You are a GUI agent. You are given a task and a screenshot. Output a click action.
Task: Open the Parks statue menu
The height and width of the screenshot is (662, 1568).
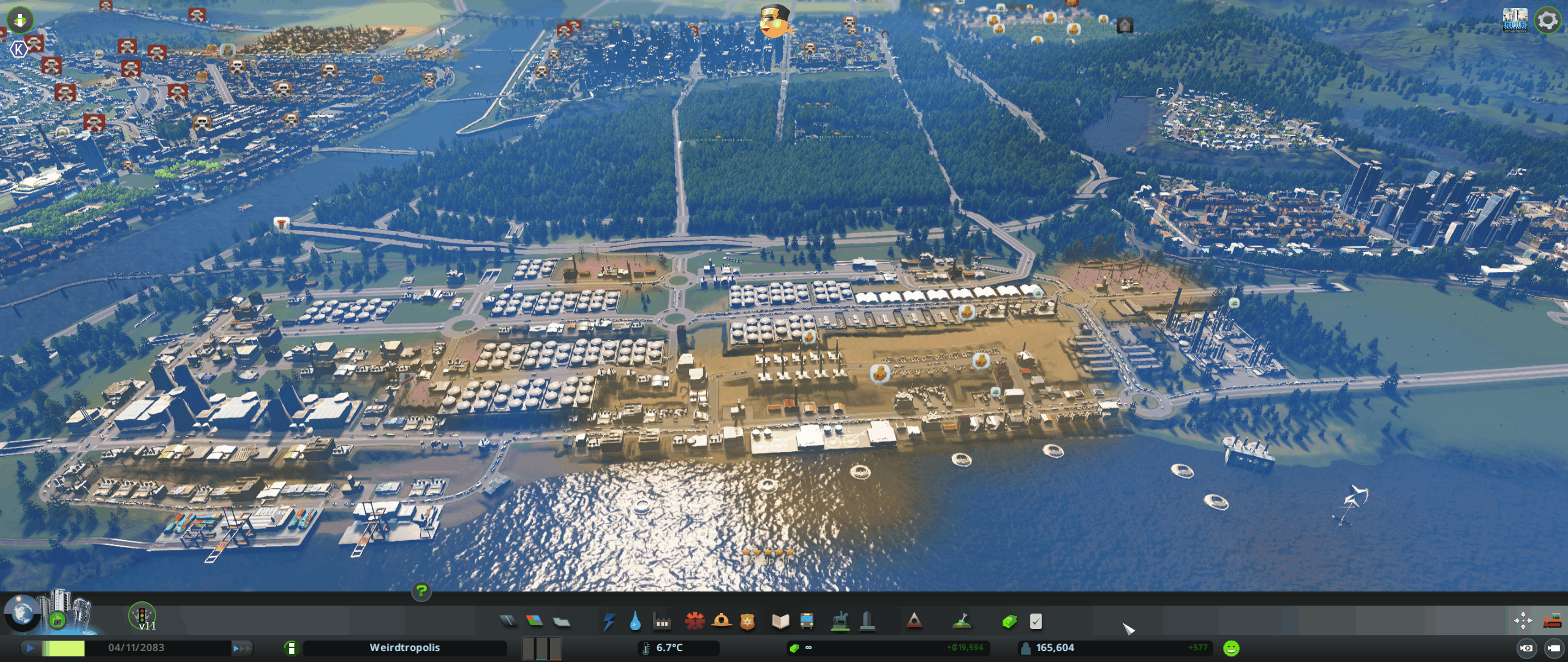tap(840, 621)
